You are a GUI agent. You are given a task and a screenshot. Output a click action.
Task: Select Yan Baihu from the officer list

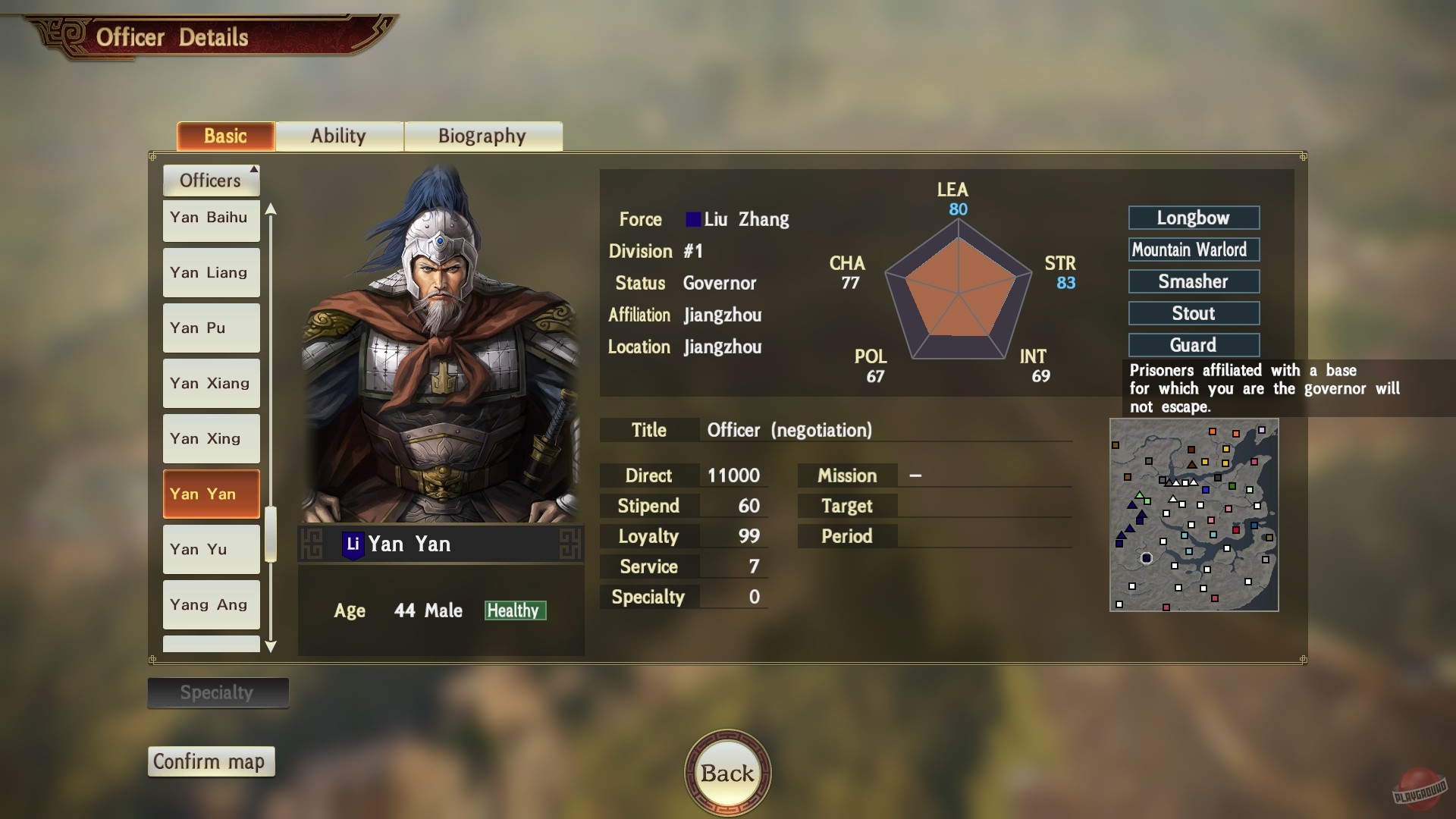pyautogui.click(x=211, y=218)
